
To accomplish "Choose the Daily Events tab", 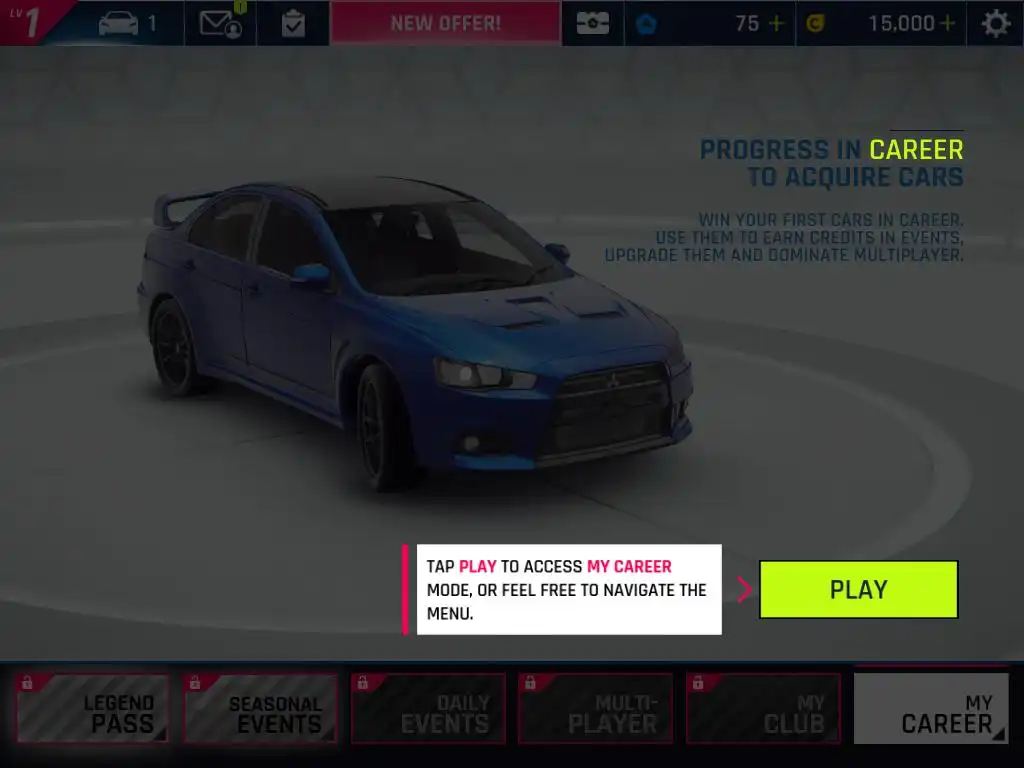I will click(x=428, y=709).
